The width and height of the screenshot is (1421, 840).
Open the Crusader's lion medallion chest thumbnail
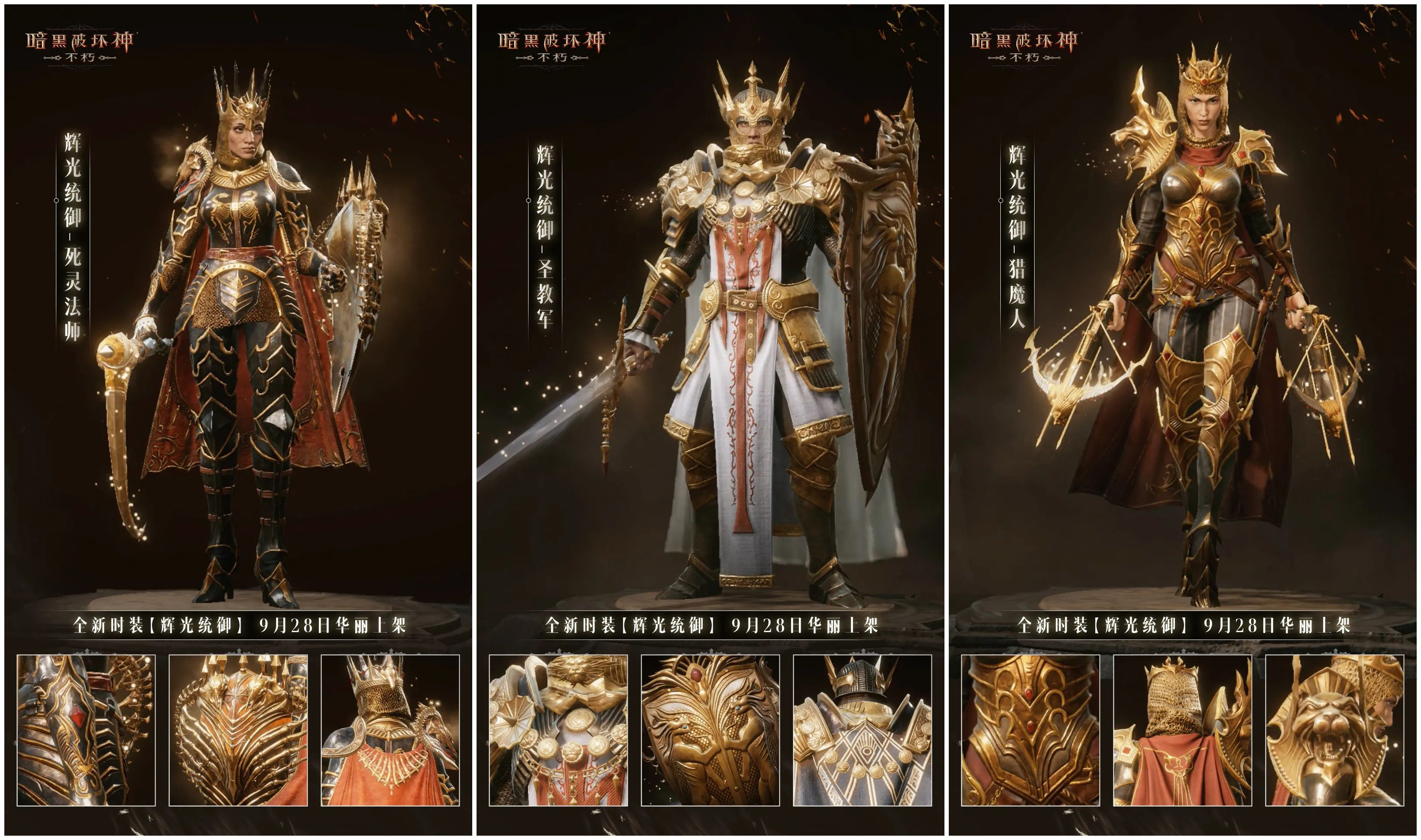point(558,730)
